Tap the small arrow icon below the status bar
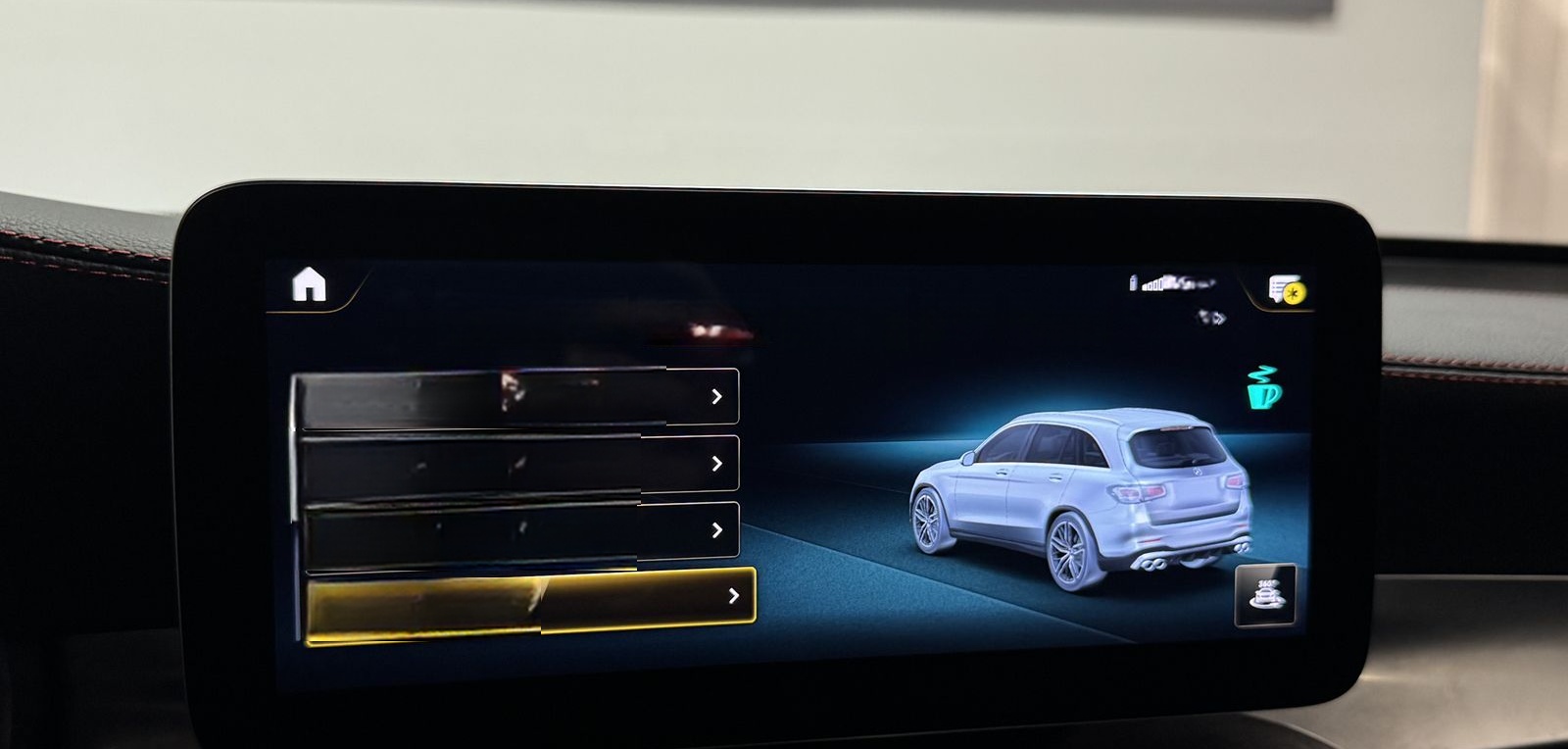1568x749 pixels. click(1212, 316)
